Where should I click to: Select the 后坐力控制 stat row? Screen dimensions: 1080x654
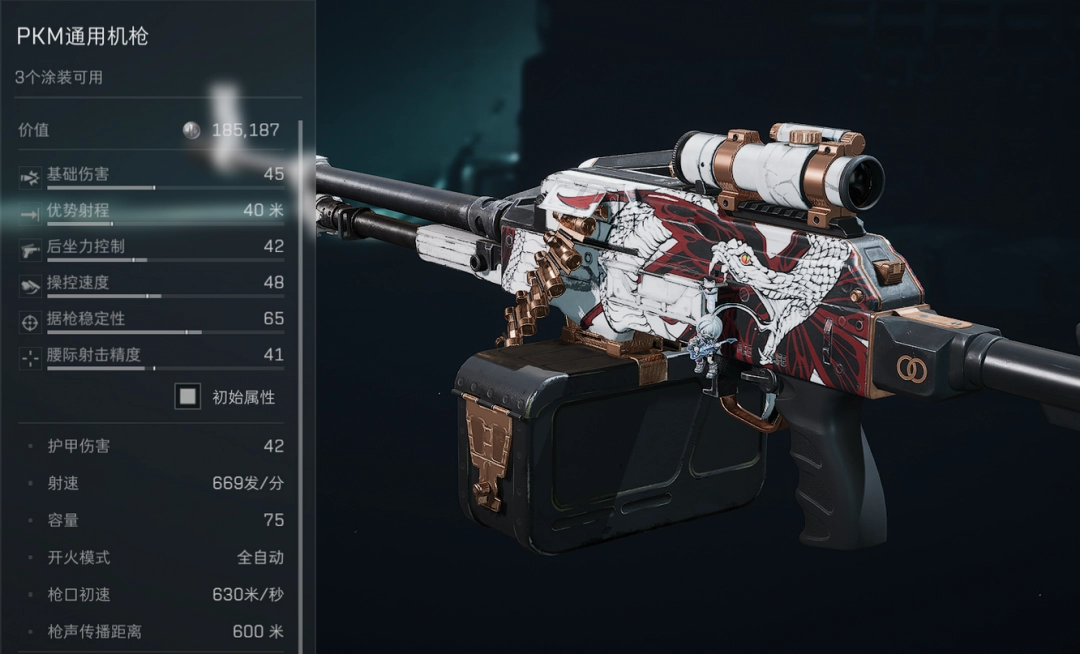point(150,247)
